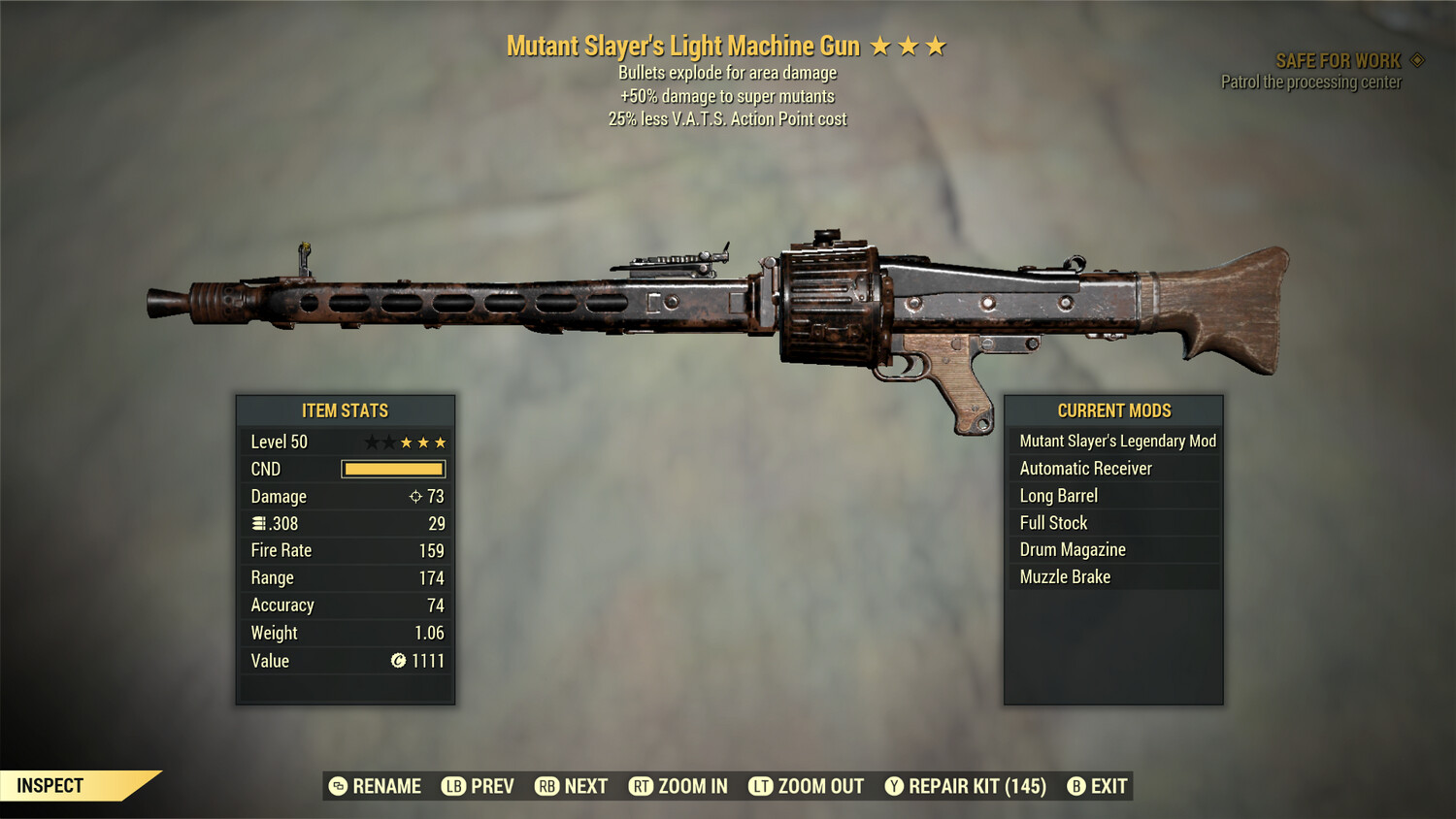Click the caps icon next to Value 1111

tap(397, 661)
